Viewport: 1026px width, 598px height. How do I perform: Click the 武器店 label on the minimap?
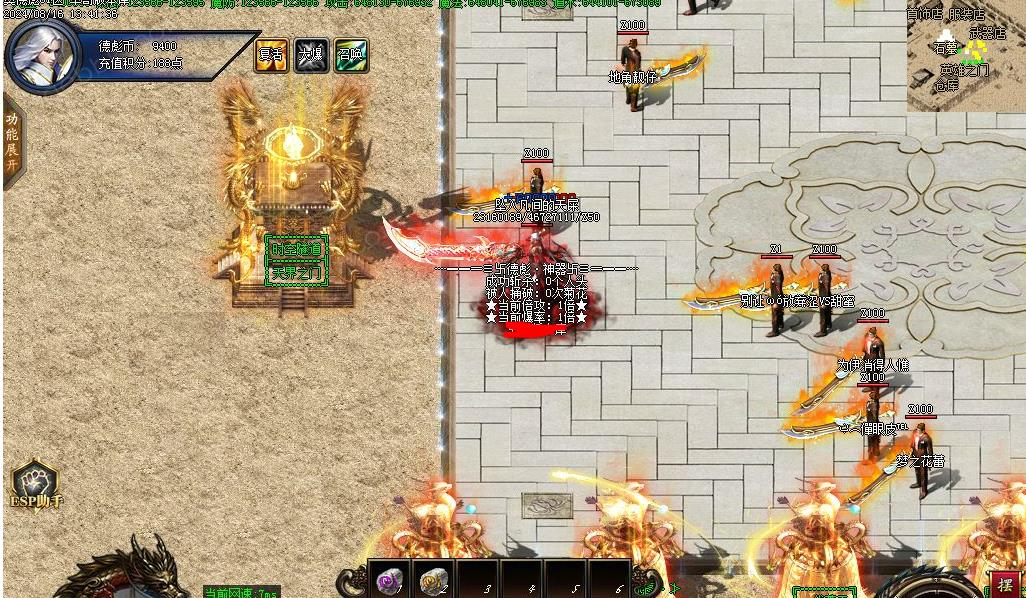pyautogui.click(x=987, y=33)
